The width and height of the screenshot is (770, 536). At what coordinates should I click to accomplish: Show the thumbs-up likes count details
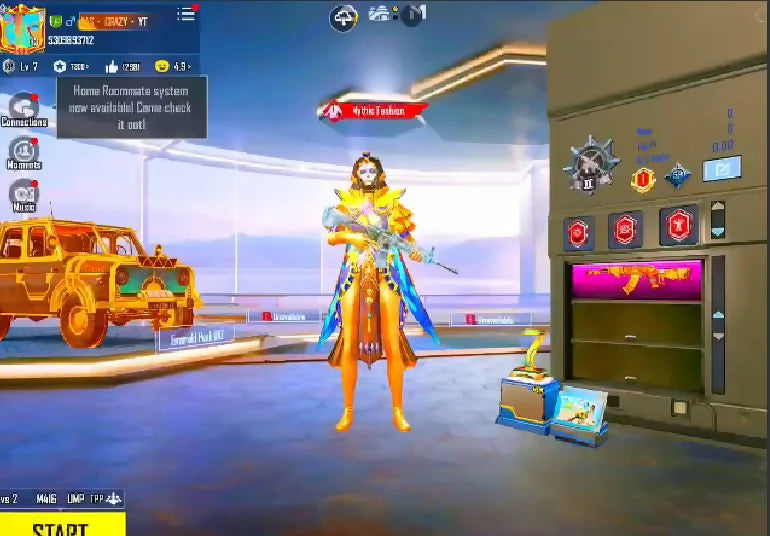point(122,67)
